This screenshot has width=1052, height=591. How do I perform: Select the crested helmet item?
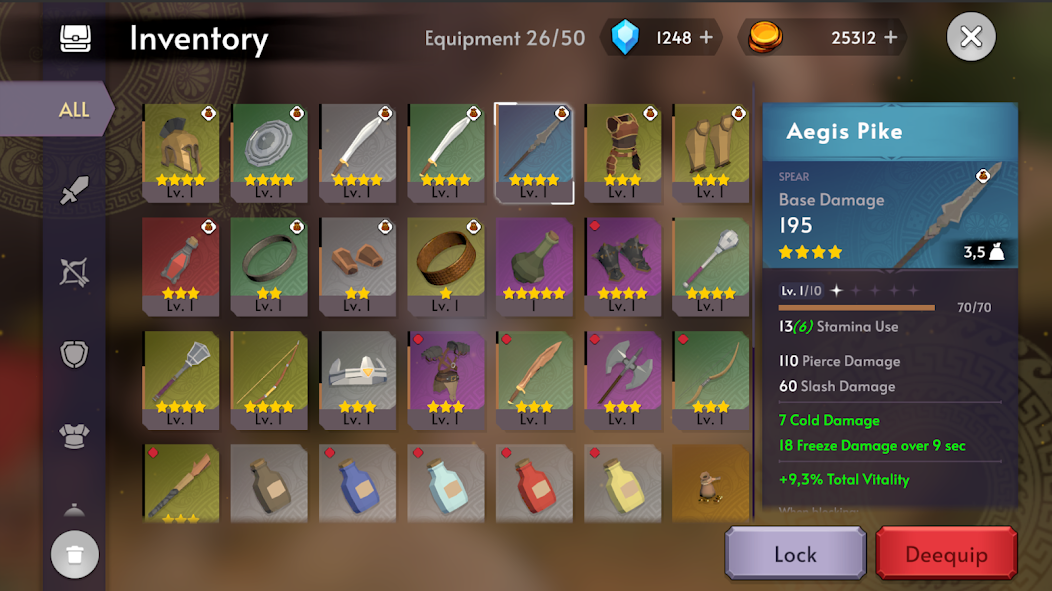click(181, 152)
